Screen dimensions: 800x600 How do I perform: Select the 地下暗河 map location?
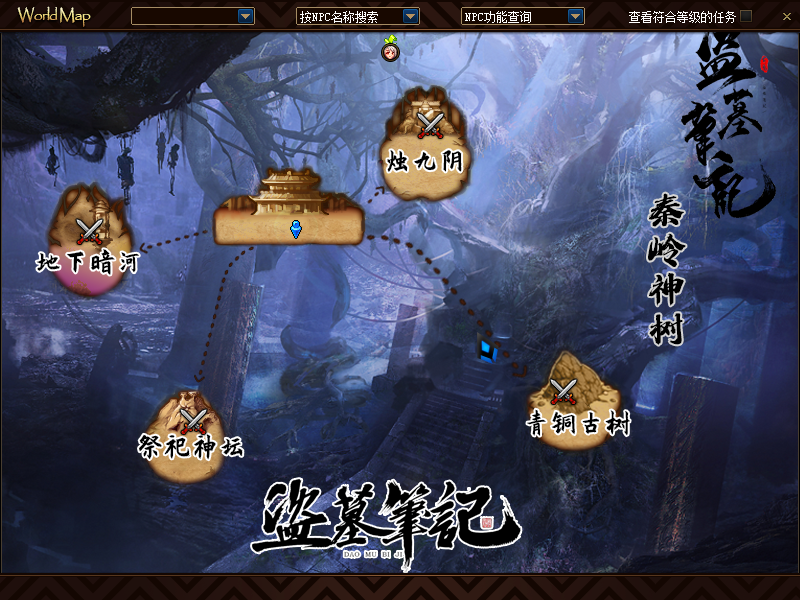91,240
